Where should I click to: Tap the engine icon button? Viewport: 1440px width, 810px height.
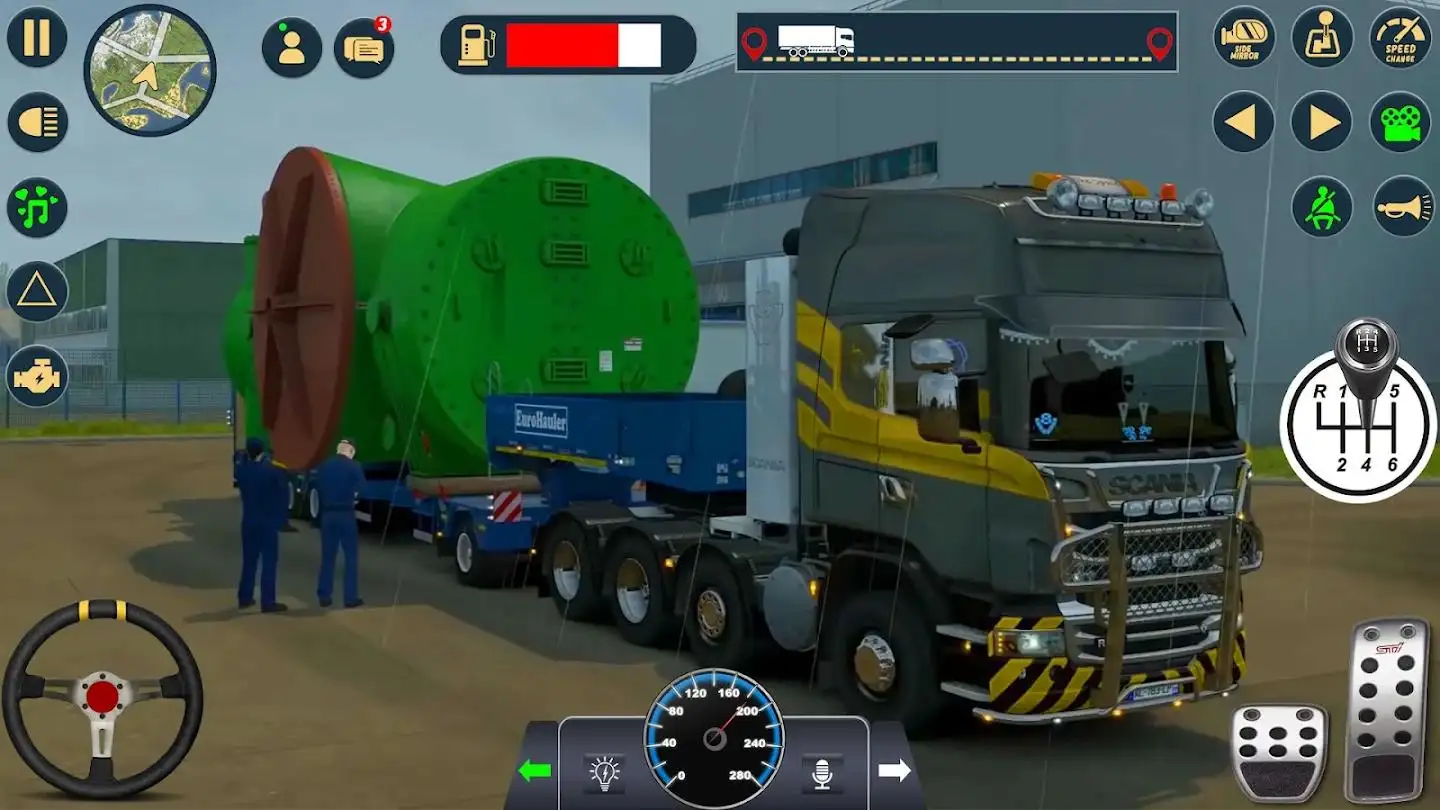(x=37, y=376)
